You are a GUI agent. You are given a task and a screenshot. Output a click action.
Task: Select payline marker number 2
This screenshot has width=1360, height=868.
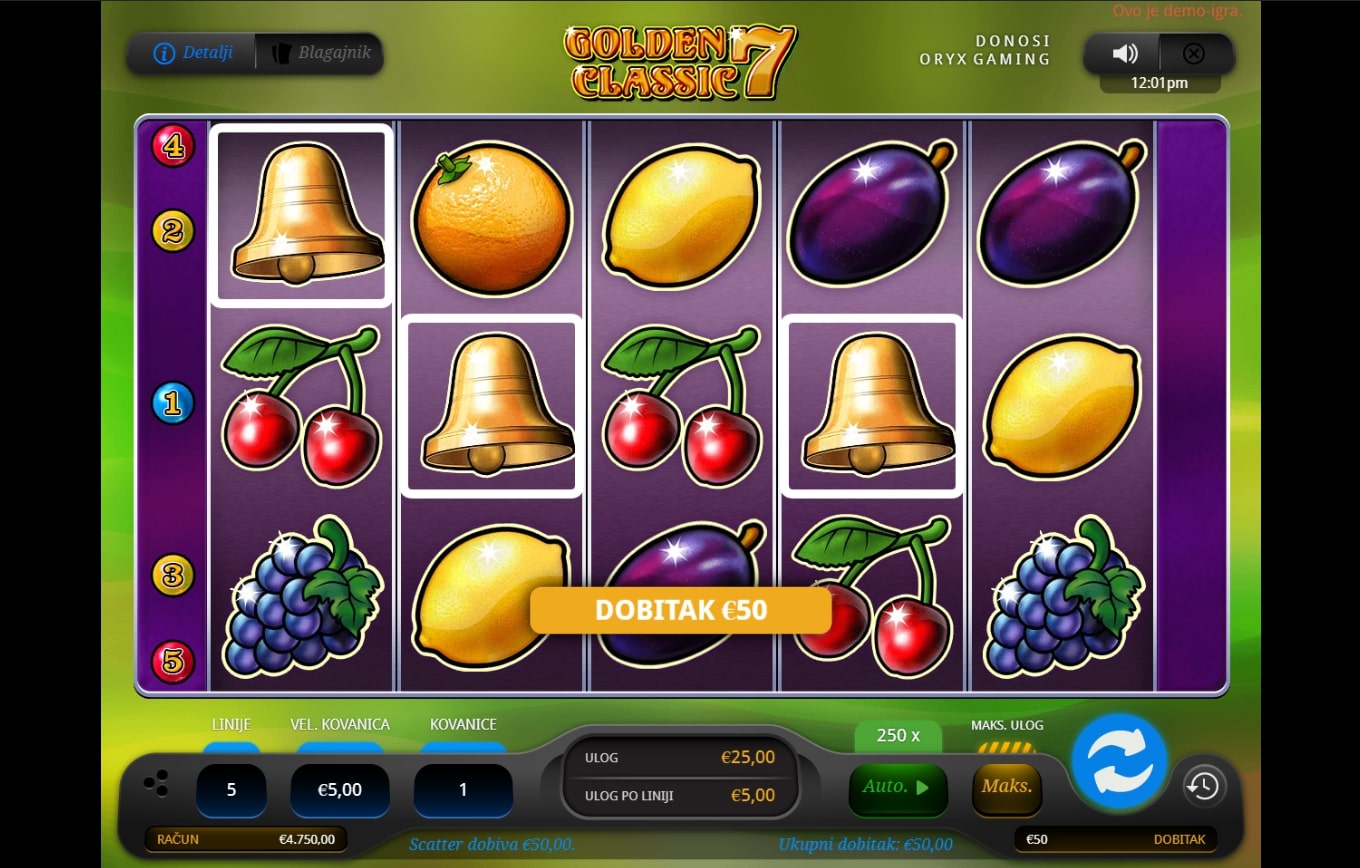pyautogui.click(x=173, y=232)
